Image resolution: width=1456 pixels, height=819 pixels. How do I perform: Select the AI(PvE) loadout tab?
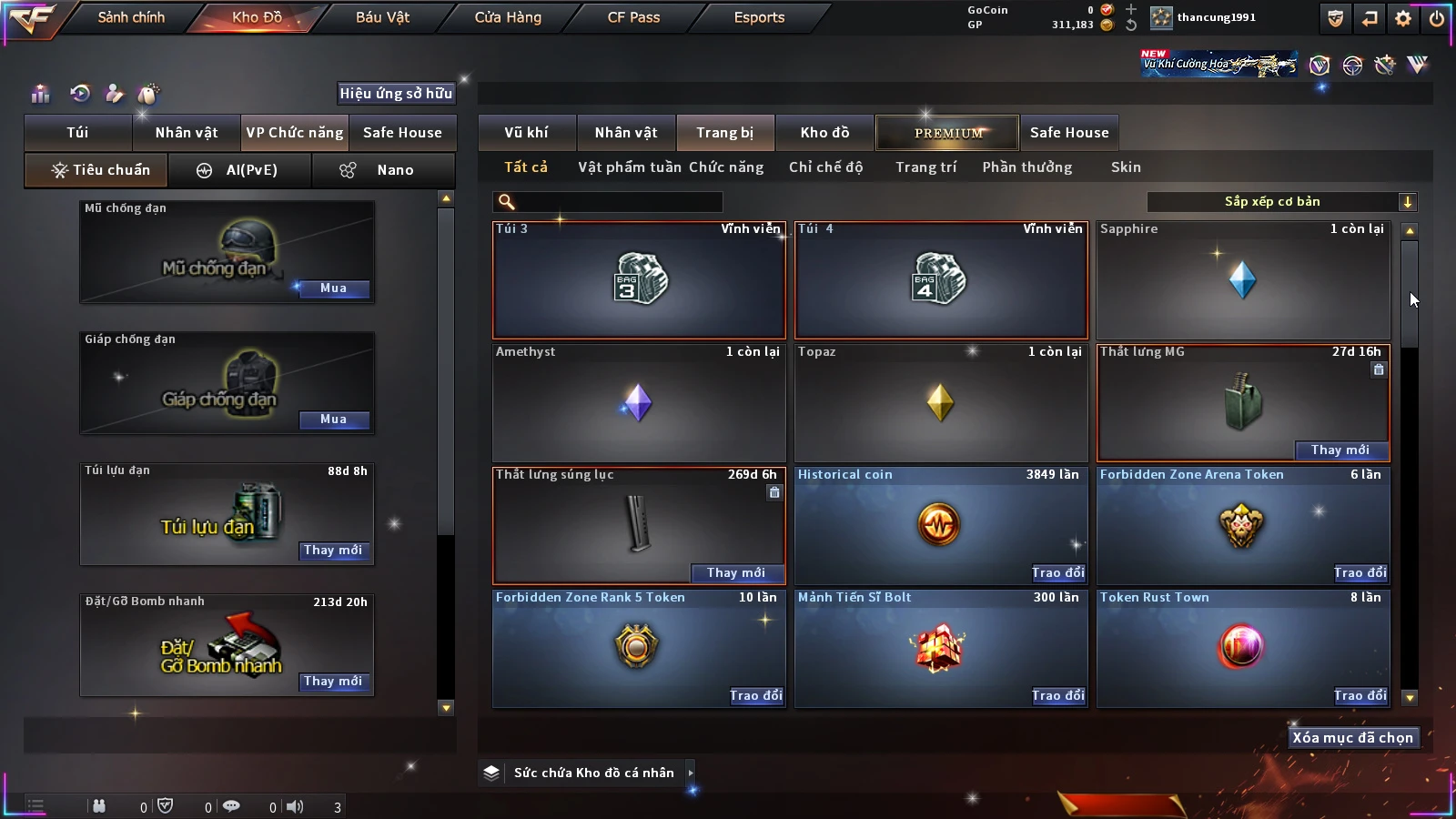[x=240, y=170]
